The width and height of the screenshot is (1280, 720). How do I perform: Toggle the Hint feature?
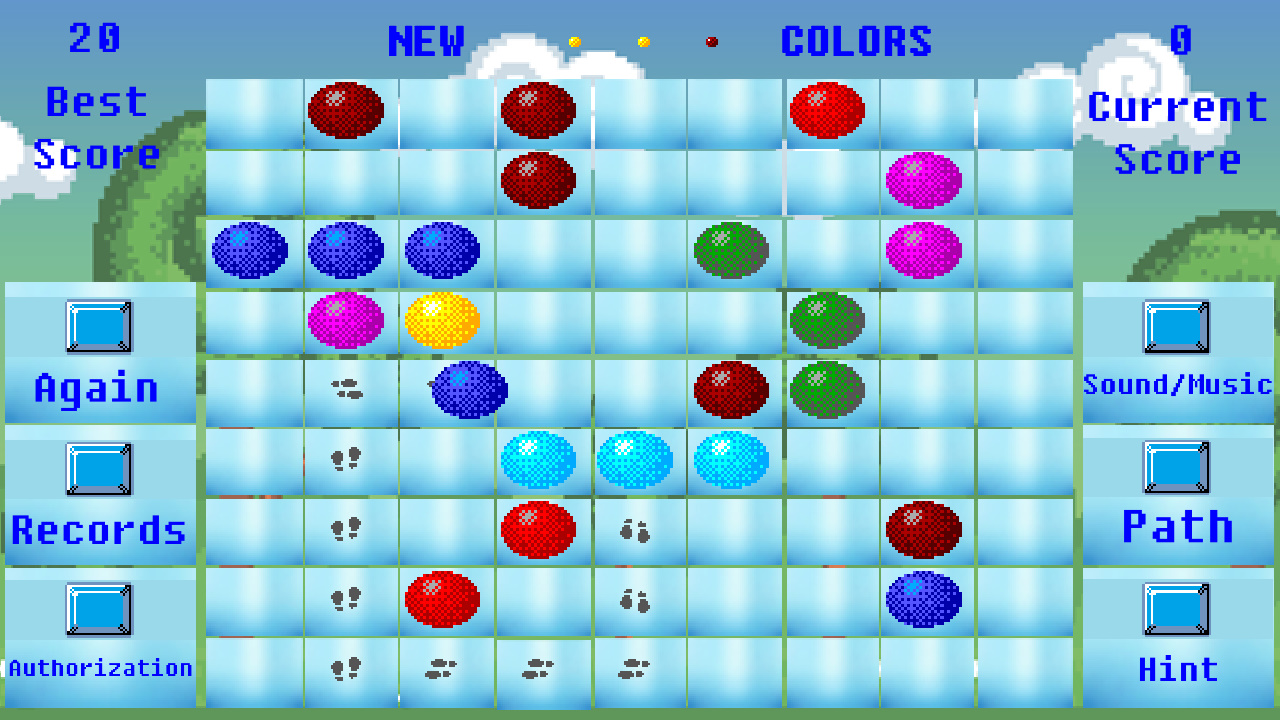1178,610
